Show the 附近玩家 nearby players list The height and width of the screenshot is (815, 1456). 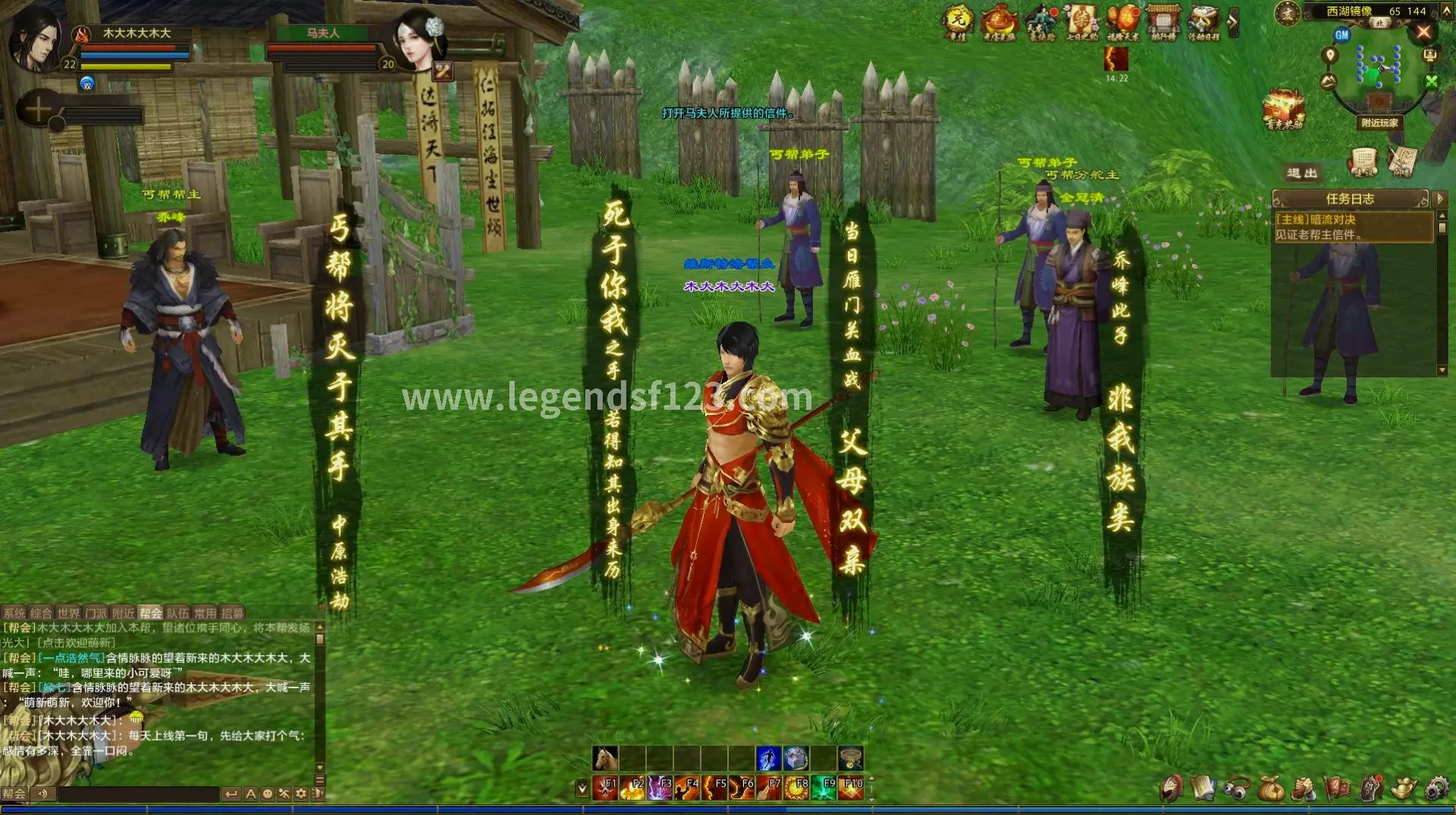pos(1379,123)
